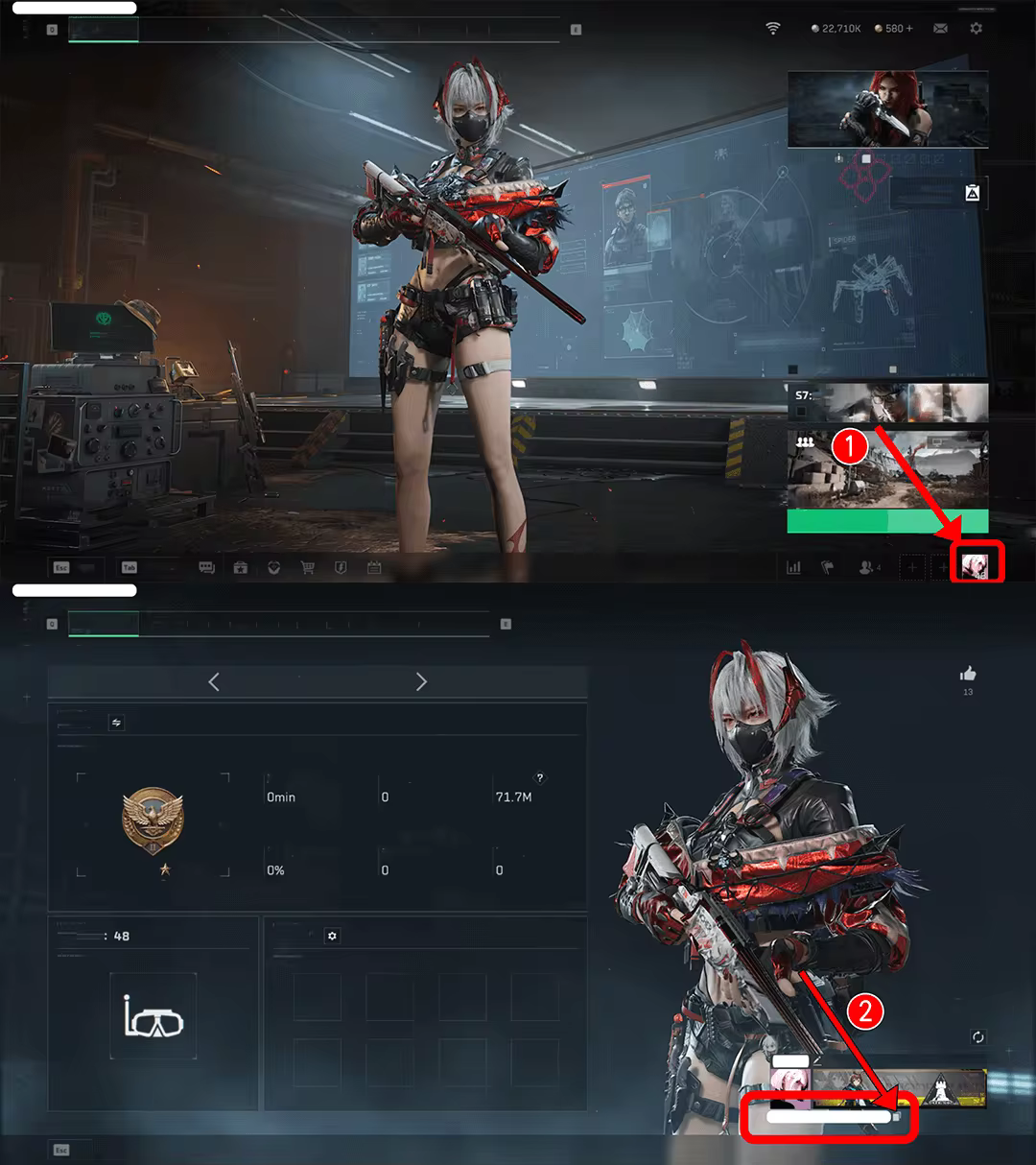Open the gear settings menu
Viewport: 1036px width, 1165px height.
coord(976,29)
